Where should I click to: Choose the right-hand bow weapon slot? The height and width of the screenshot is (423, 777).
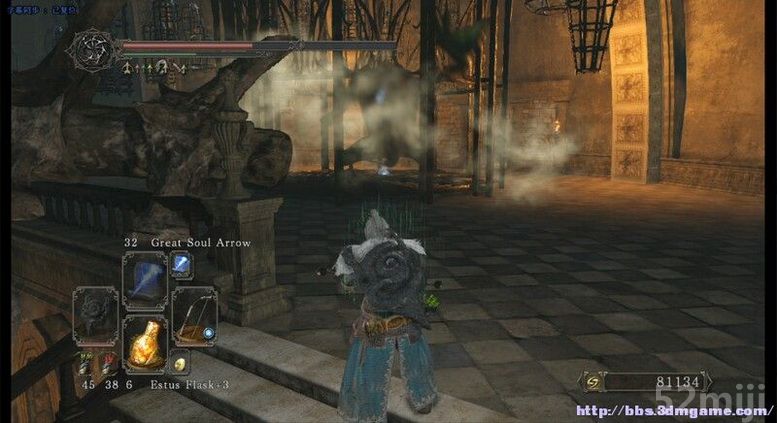point(193,315)
